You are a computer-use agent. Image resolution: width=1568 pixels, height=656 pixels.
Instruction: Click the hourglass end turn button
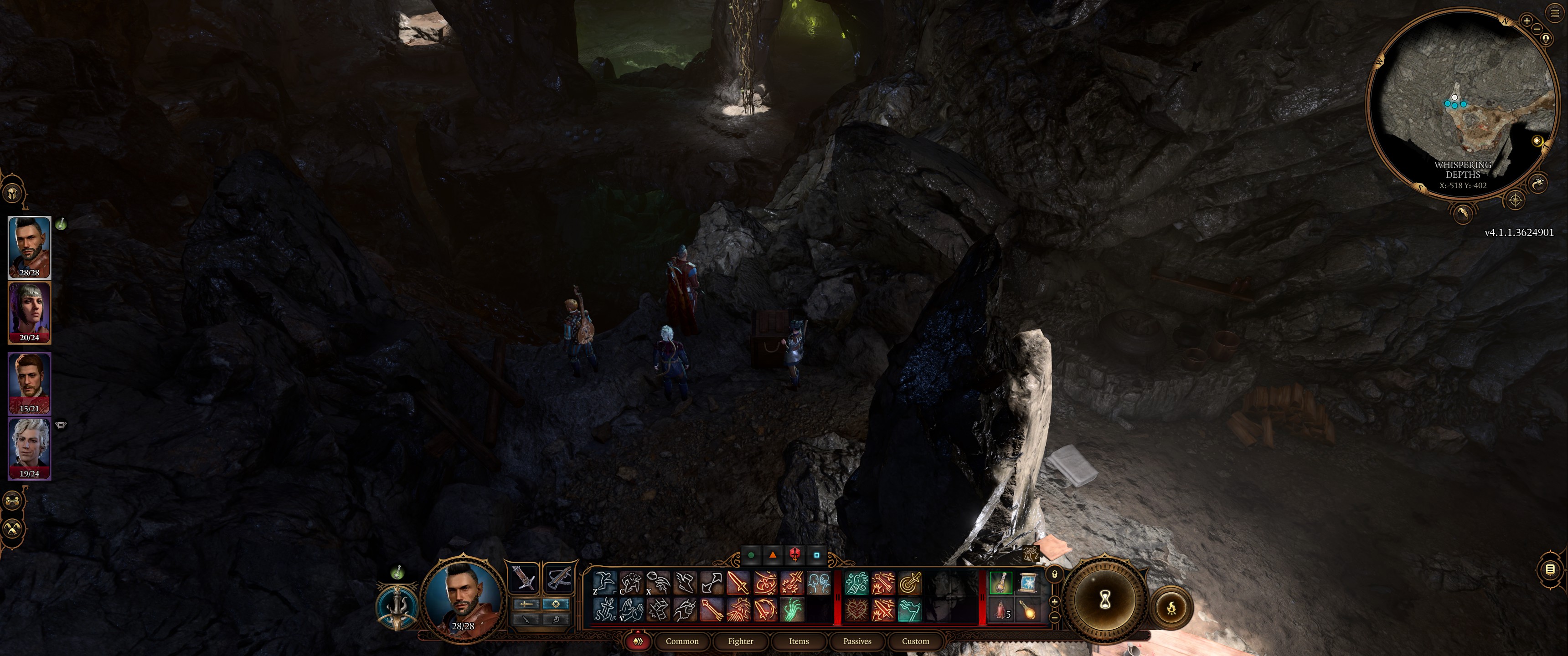(x=1105, y=600)
